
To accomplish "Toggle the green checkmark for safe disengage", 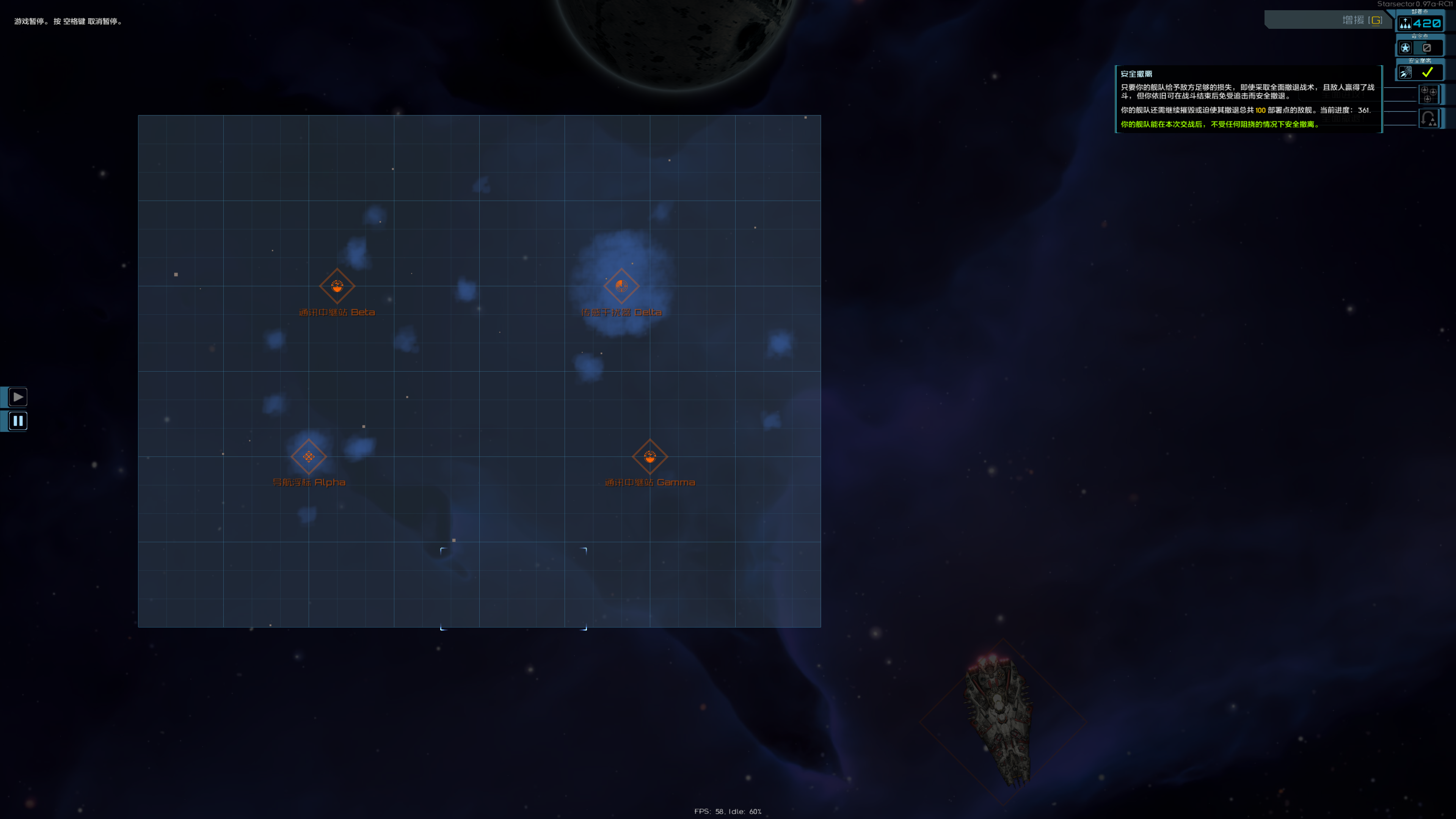I will (1427, 72).
